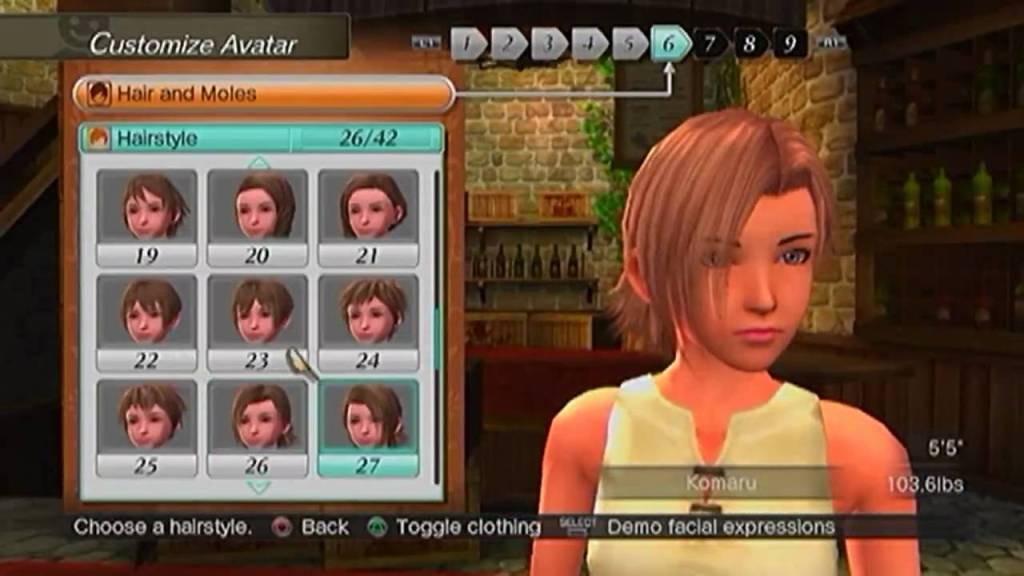1024x576 pixels.
Task: Choose hairstyle thumbnail 23
Action: point(257,322)
